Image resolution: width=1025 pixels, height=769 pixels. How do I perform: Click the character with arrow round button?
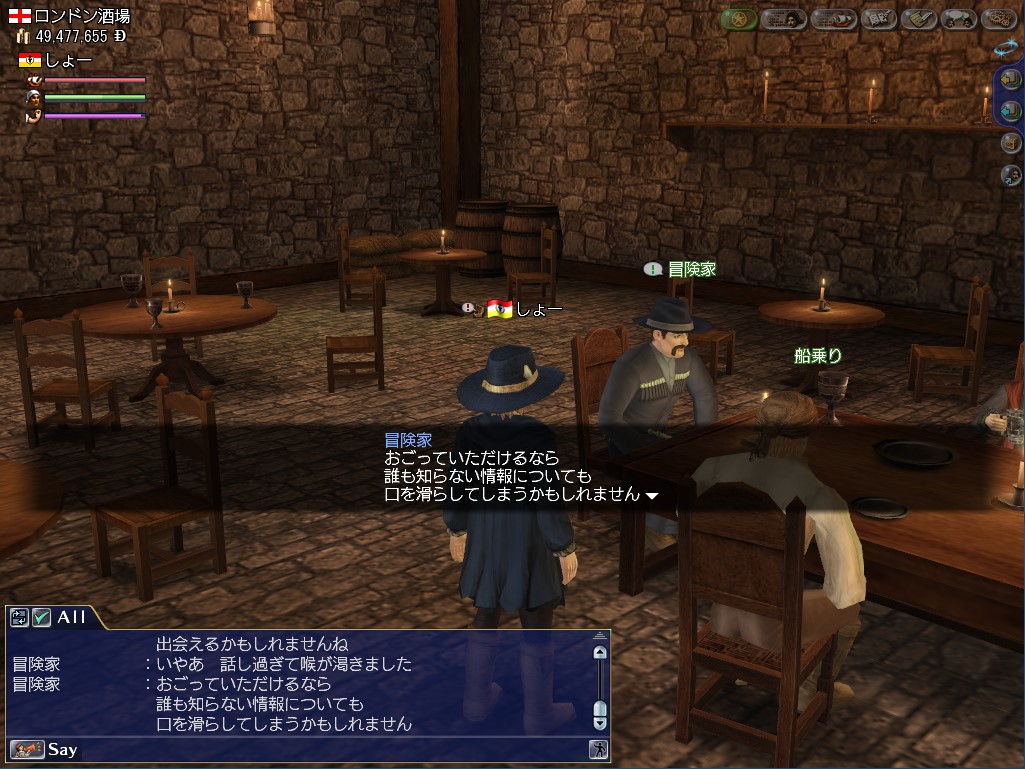[x=1010, y=175]
